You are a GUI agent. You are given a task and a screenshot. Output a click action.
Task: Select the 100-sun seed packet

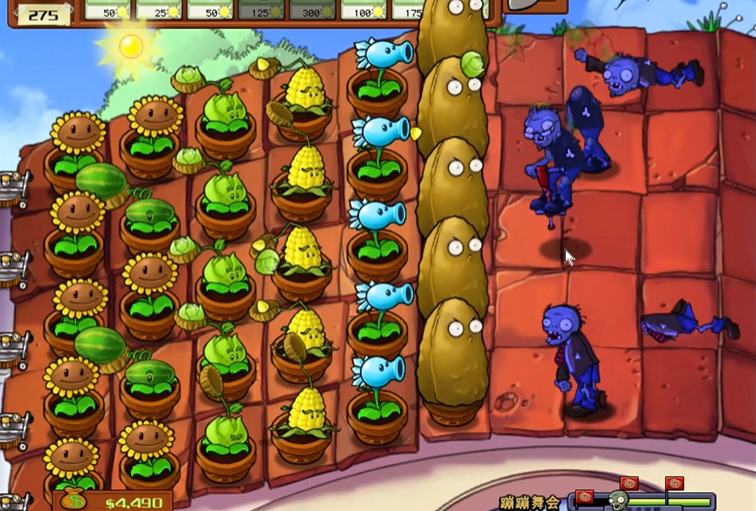click(x=364, y=9)
